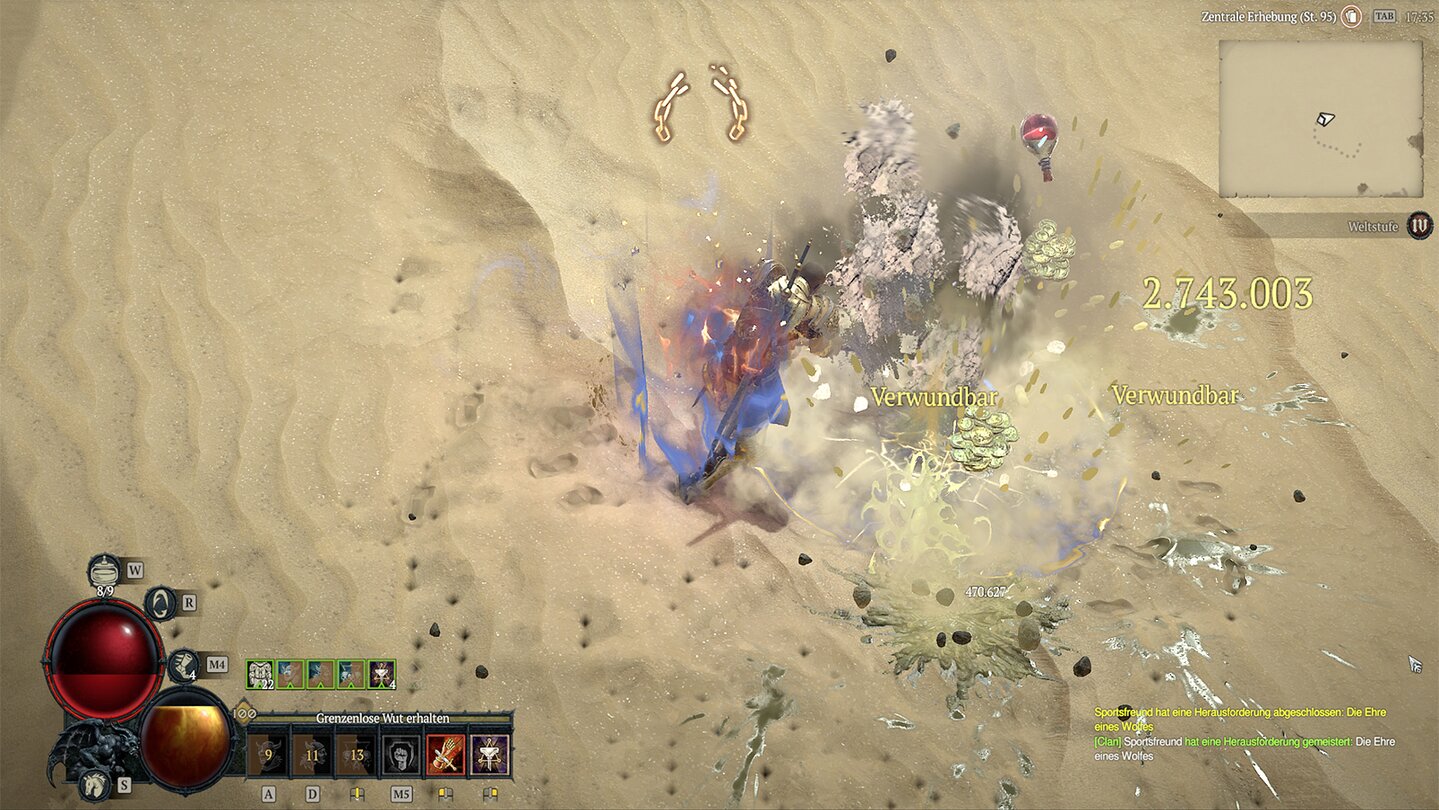Open the minimap

[1321, 119]
